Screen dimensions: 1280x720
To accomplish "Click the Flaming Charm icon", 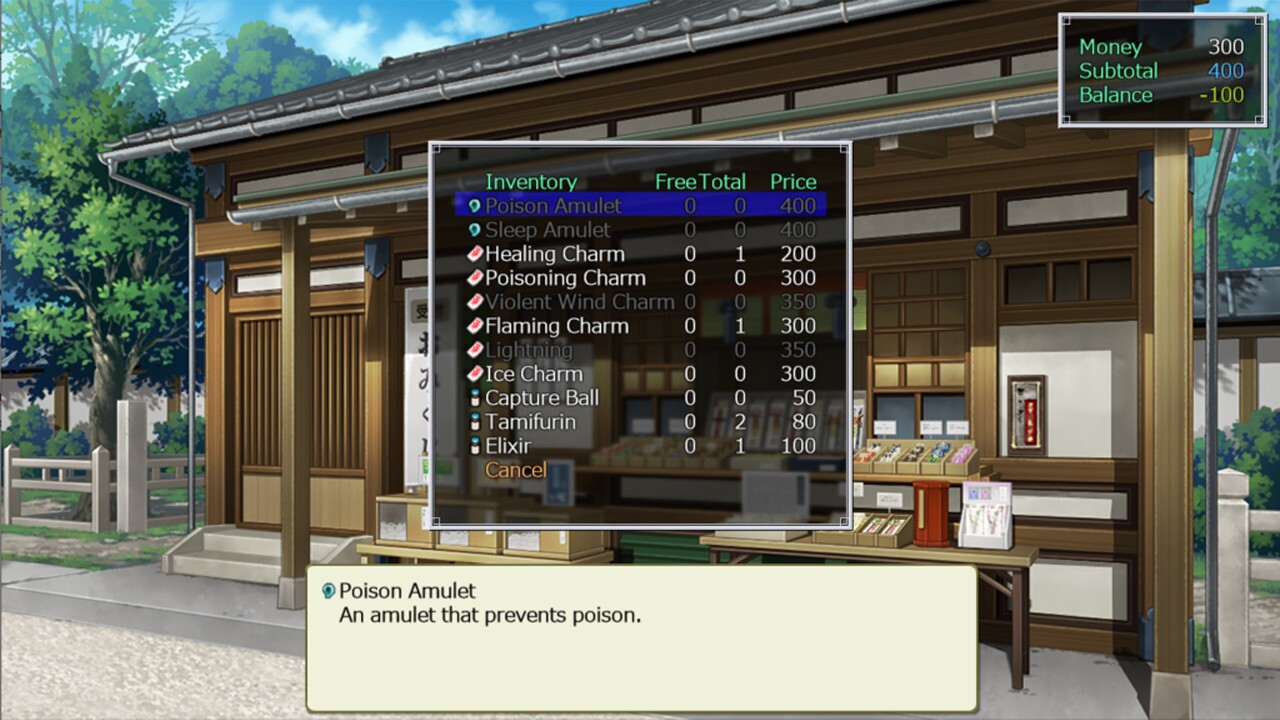I will click(474, 326).
